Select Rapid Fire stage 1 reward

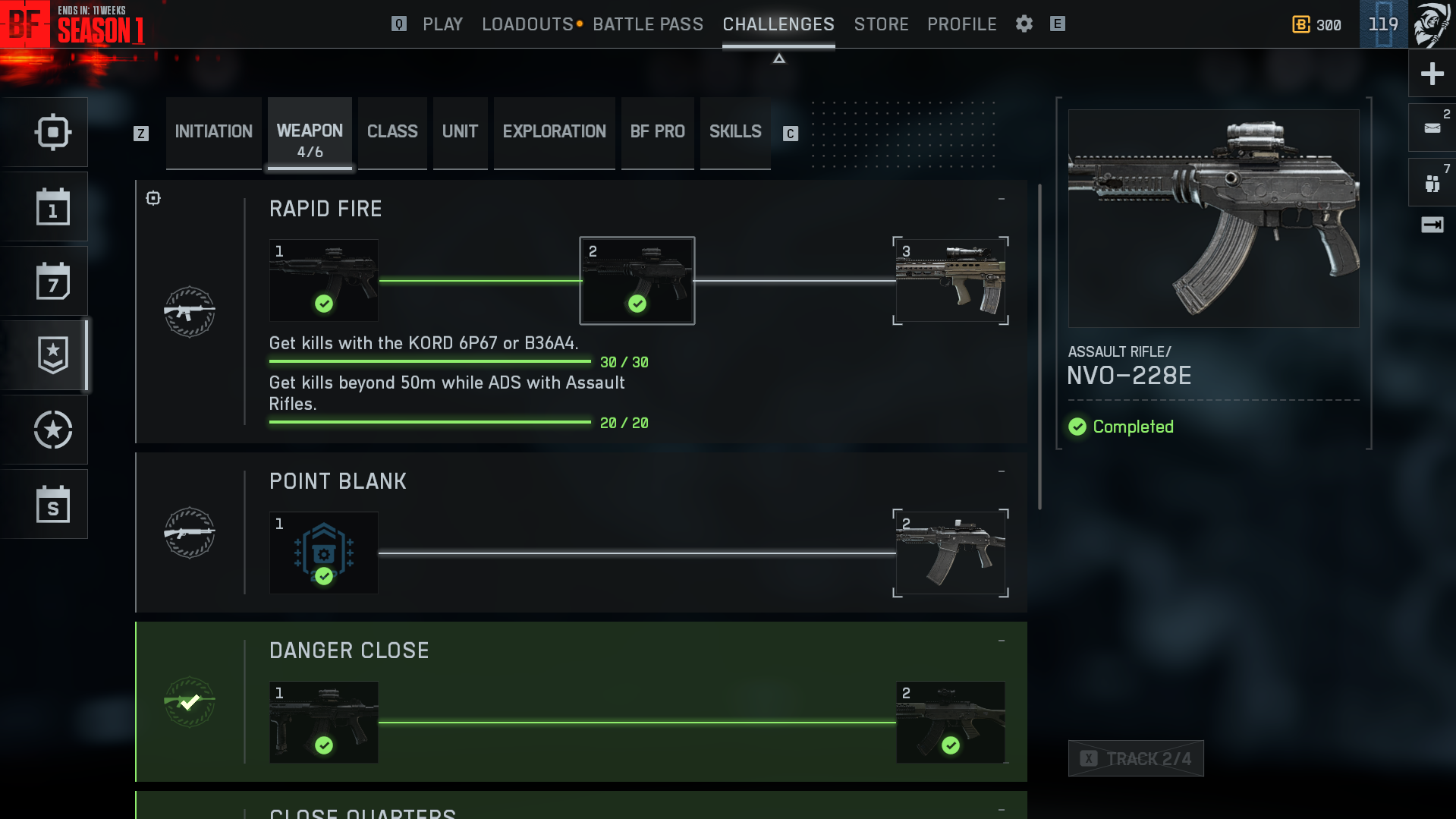pyautogui.click(x=324, y=281)
